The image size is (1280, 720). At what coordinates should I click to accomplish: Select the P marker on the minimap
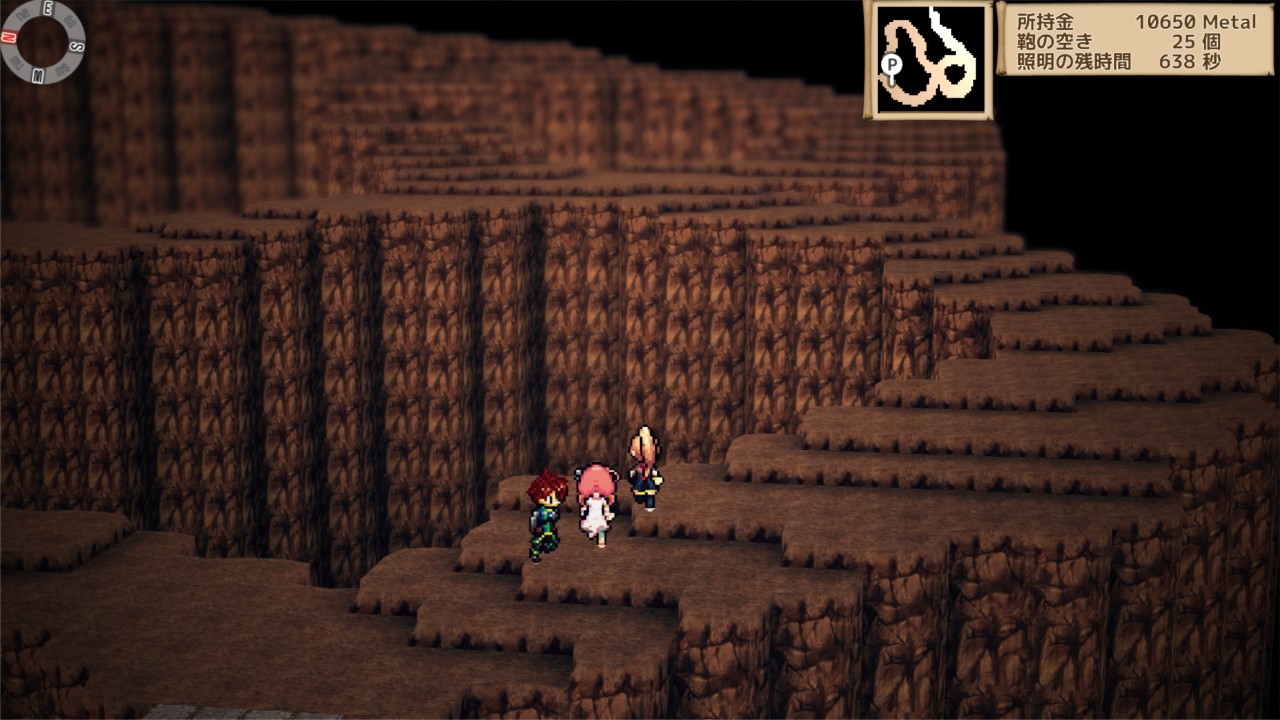tap(891, 65)
